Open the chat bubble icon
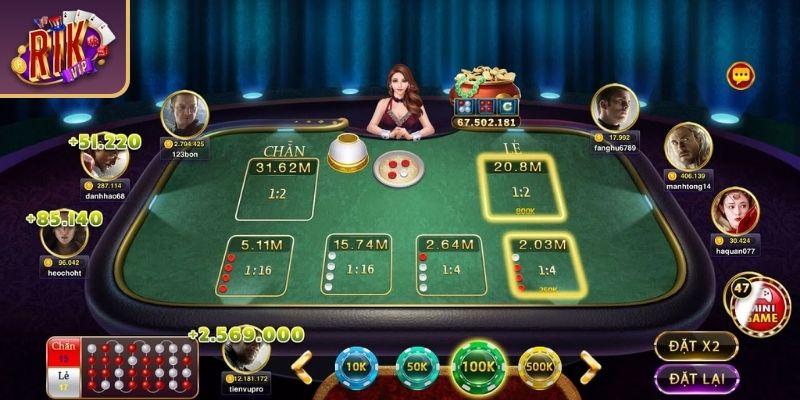800x400 pixels. click(740, 75)
